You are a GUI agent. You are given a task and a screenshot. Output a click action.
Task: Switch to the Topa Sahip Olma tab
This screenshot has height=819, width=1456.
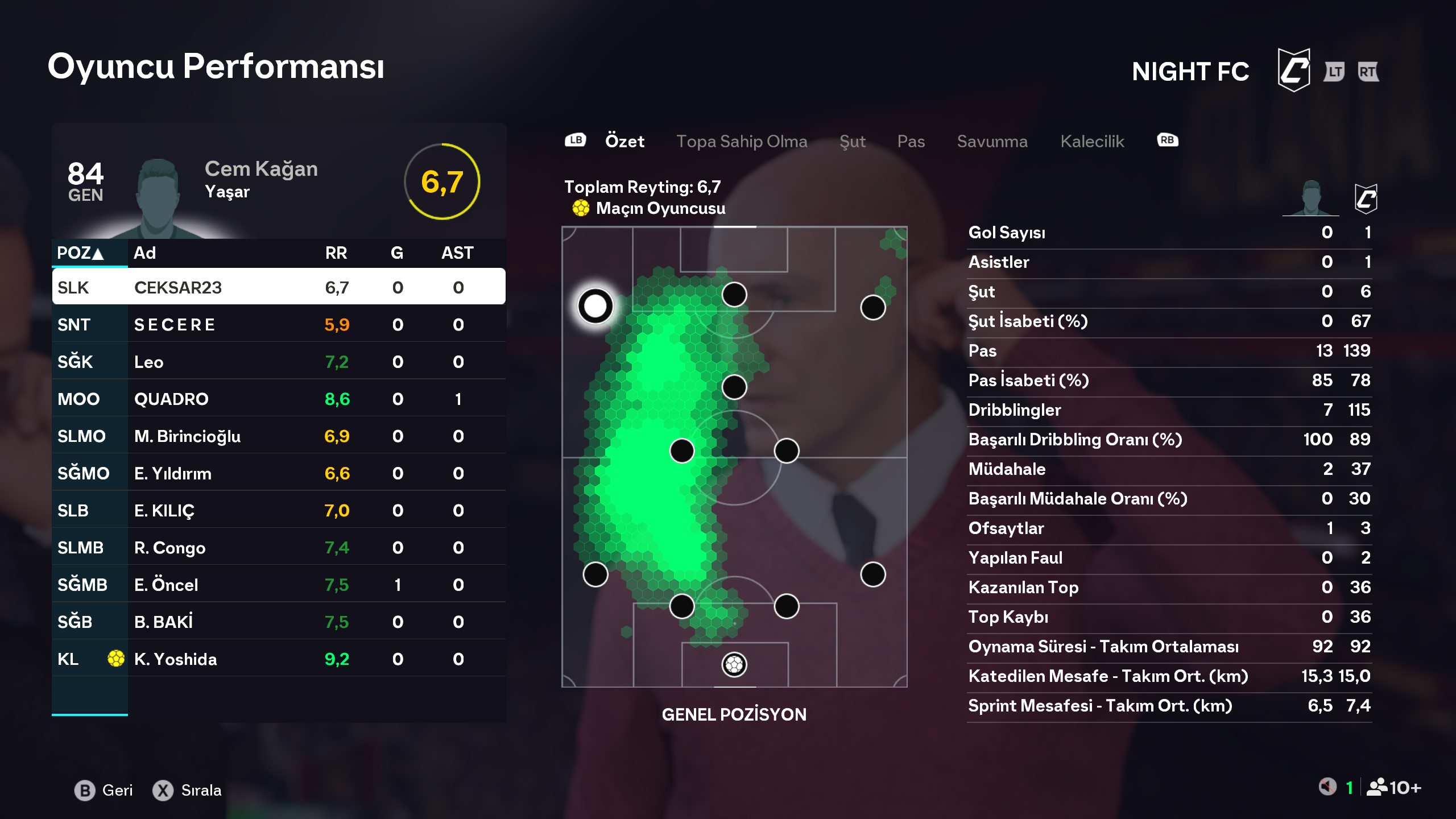(x=741, y=141)
